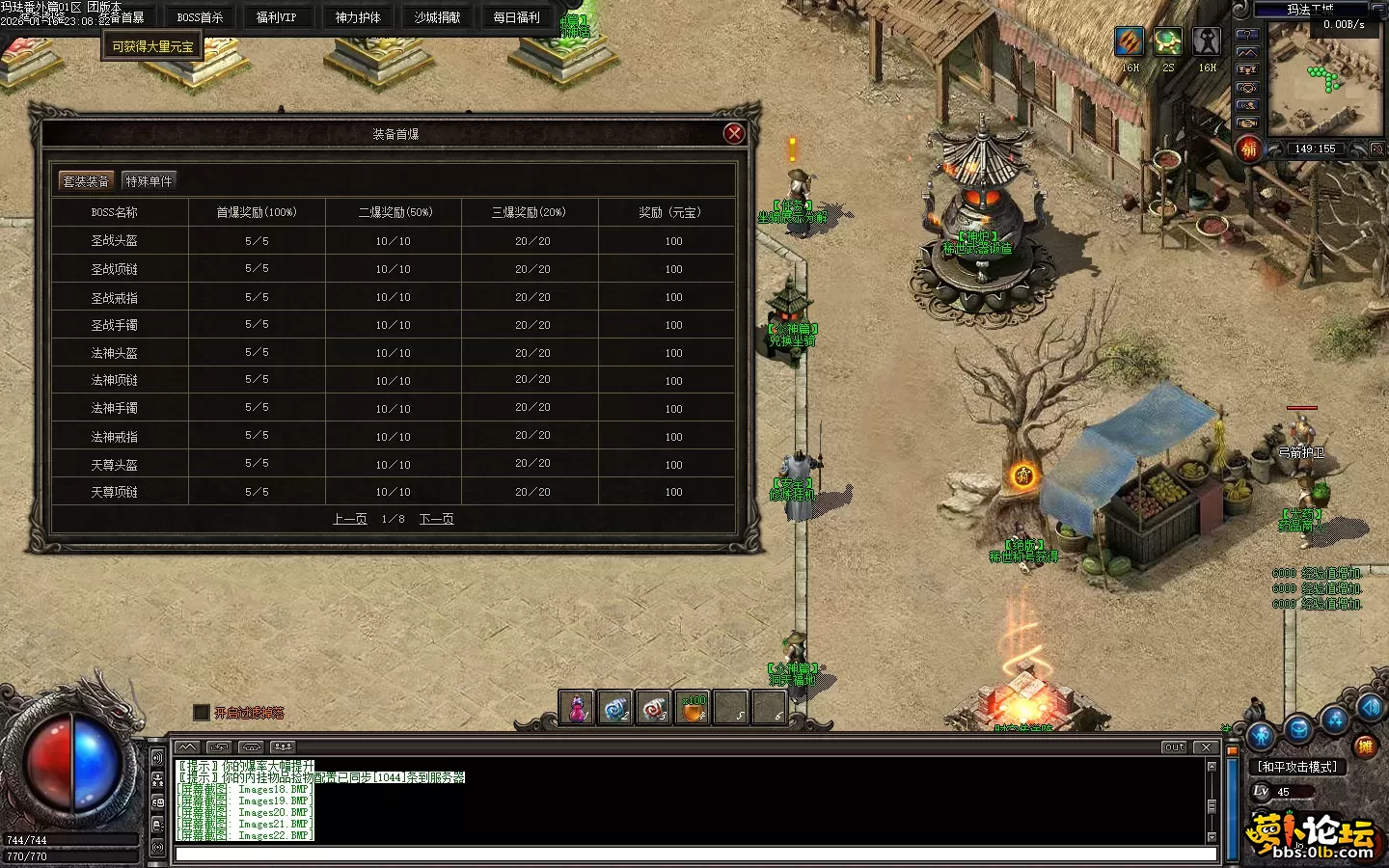Close the 装备首爆 window
1389x868 pixels.
[734, 134]
